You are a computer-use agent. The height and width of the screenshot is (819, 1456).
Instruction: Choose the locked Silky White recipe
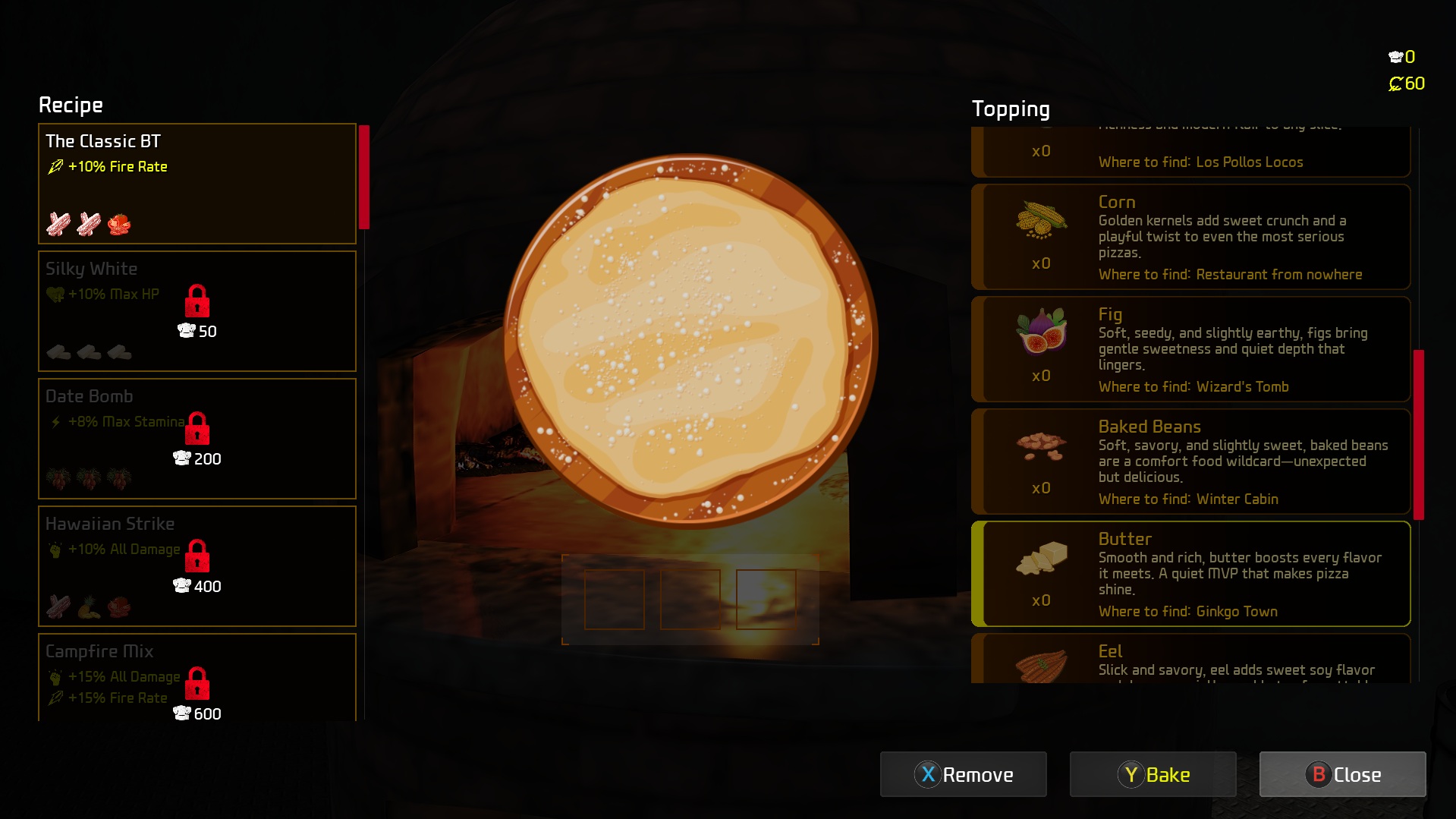coord(197,310)
